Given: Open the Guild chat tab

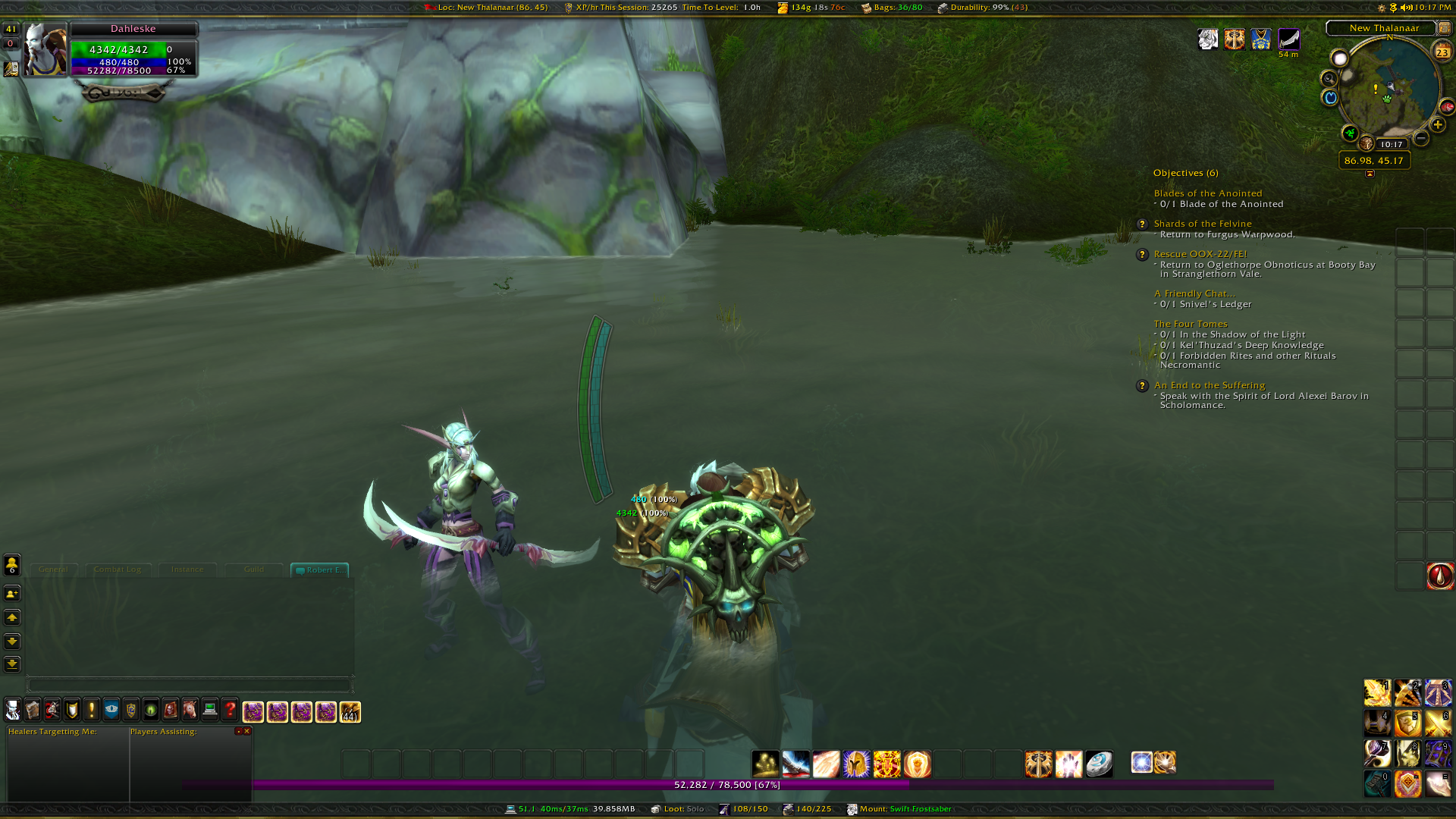Looking at the screenshot, I should click(254, 570).
